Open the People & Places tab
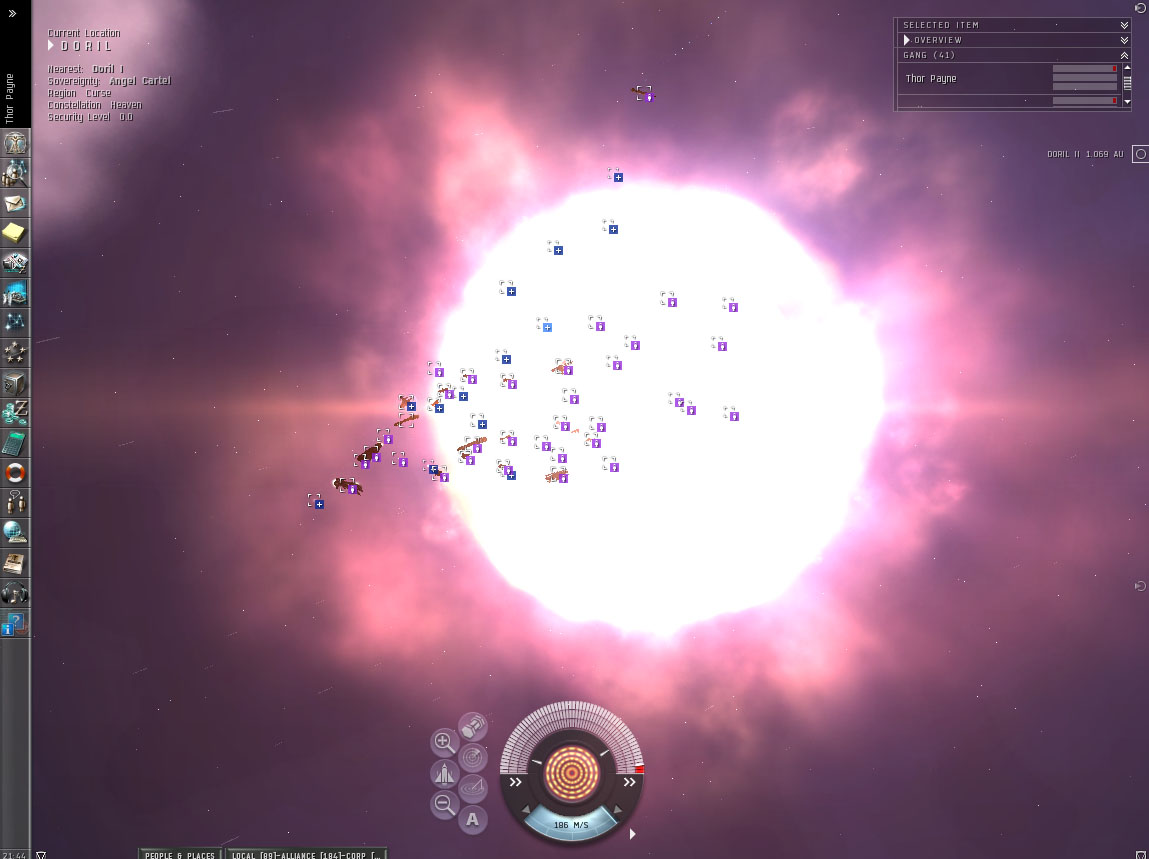 [180, 854]
